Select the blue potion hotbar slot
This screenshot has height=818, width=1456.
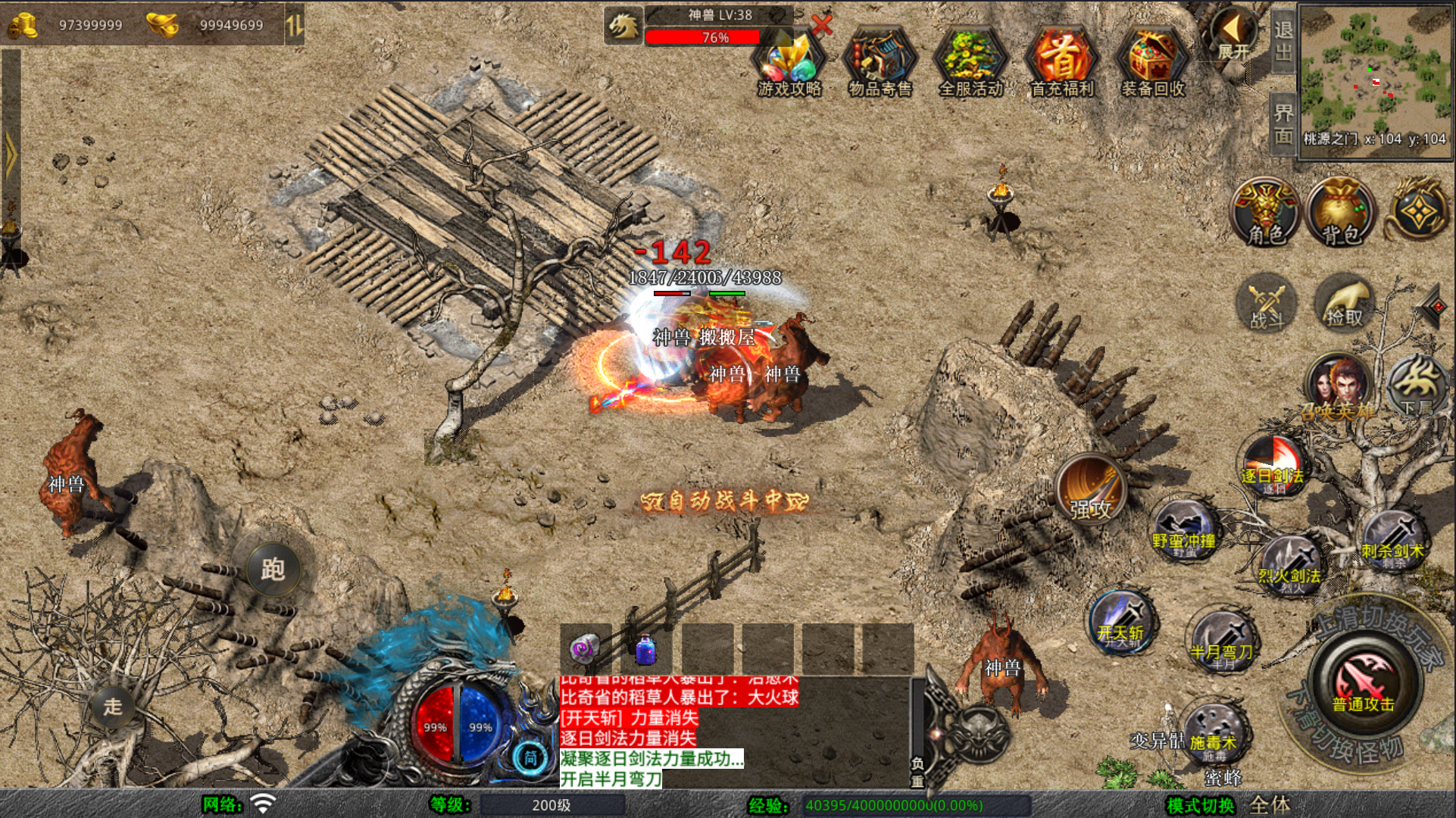click(x=646, y=649)
